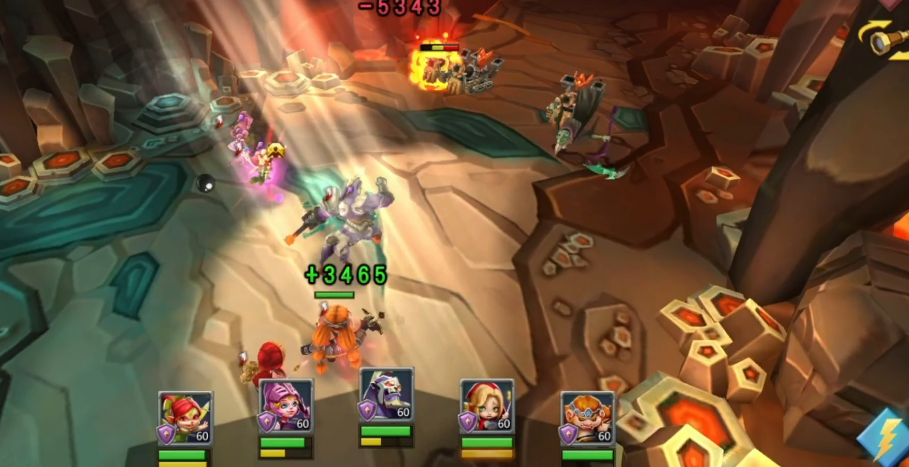Select the red-haired elf hero portrait
Screen dimensions: 909x467
[x=185, y=417]
